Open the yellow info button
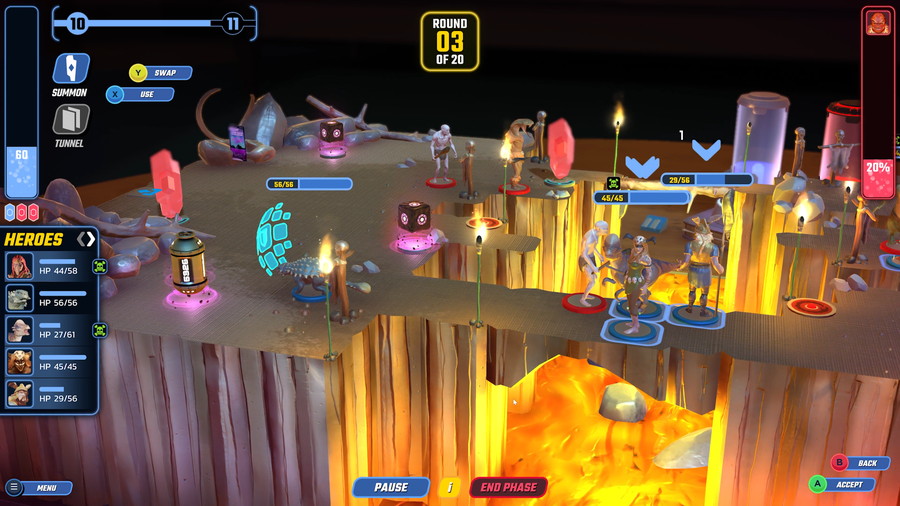900x506 pixels. click(450, 487)
